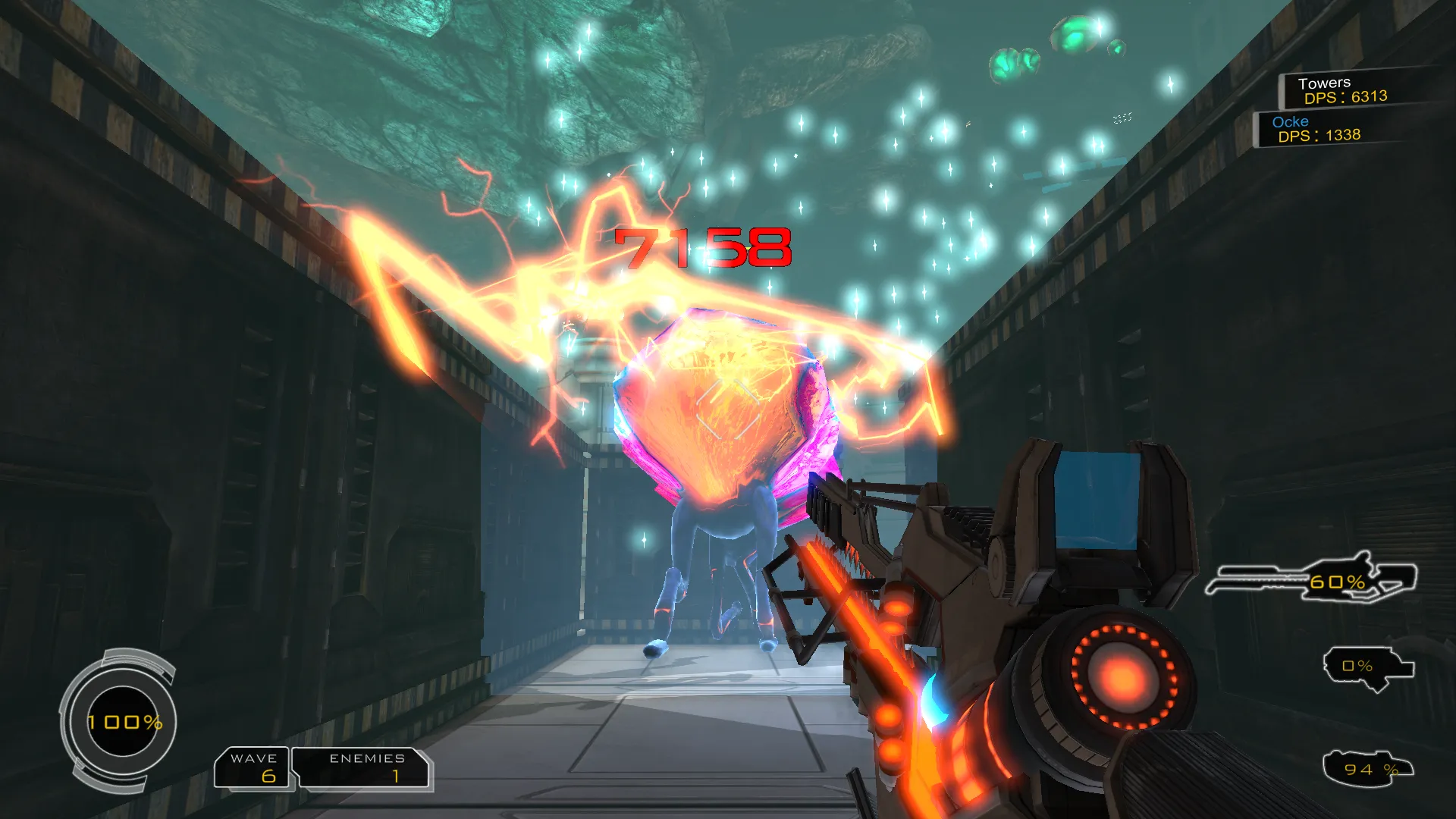
Task: Choose the weapon icon showing 94%
Action: pos(1367,769)
